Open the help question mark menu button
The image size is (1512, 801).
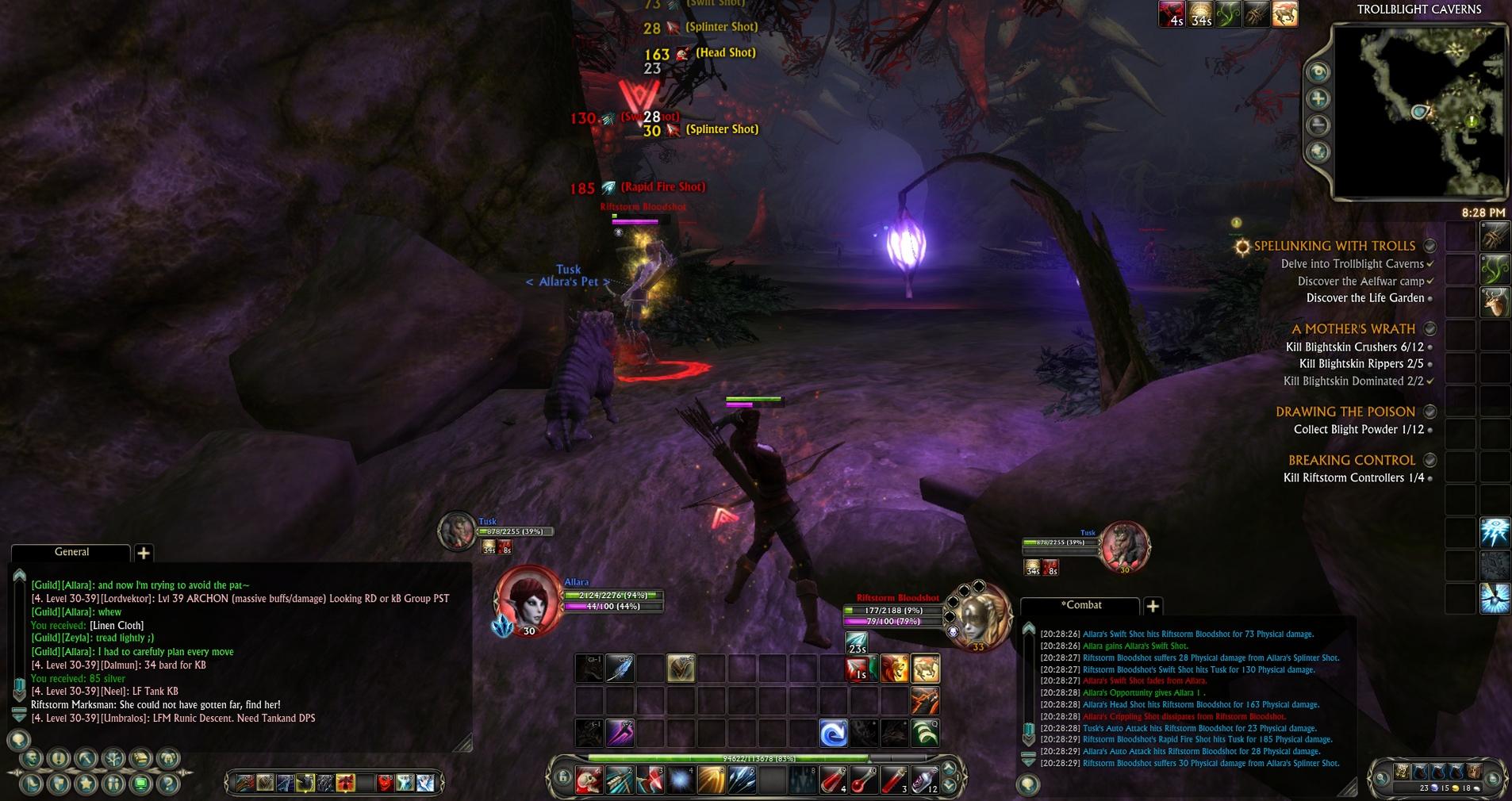(167, 784)
